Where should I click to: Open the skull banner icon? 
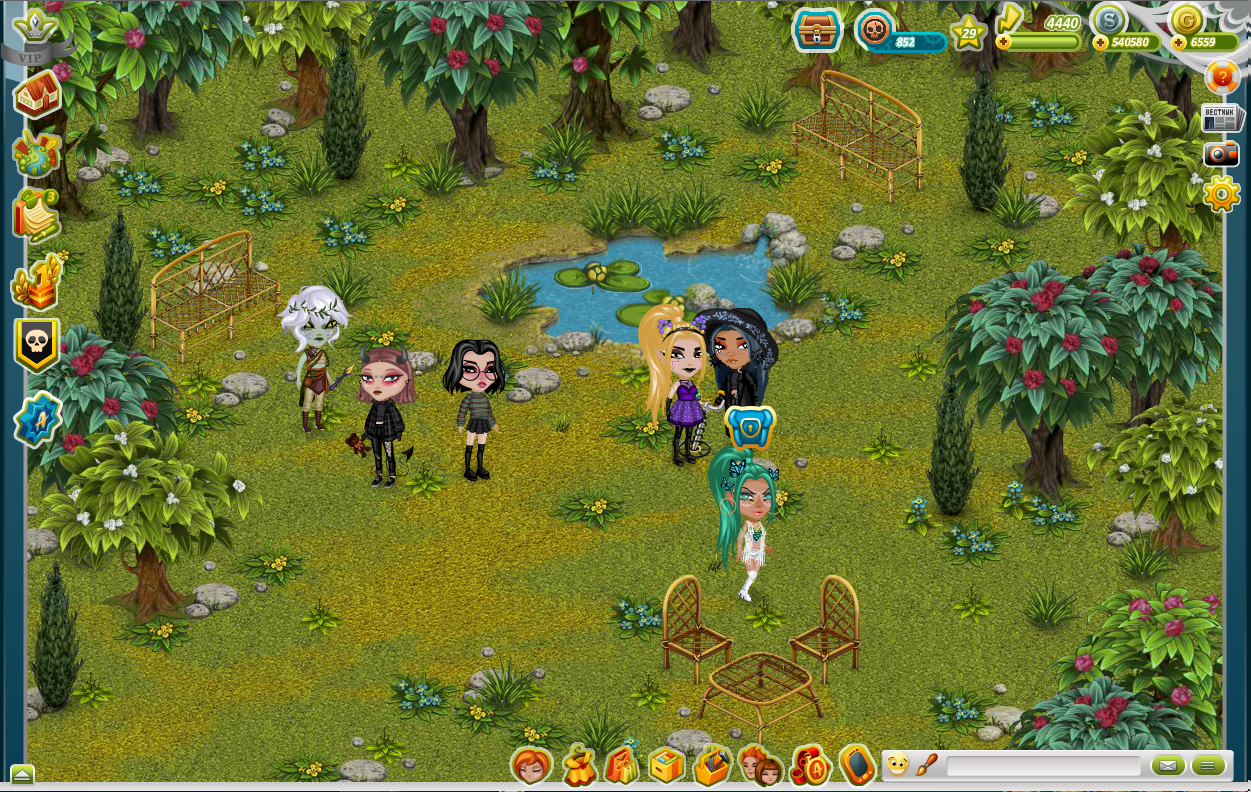pos(38,346)
